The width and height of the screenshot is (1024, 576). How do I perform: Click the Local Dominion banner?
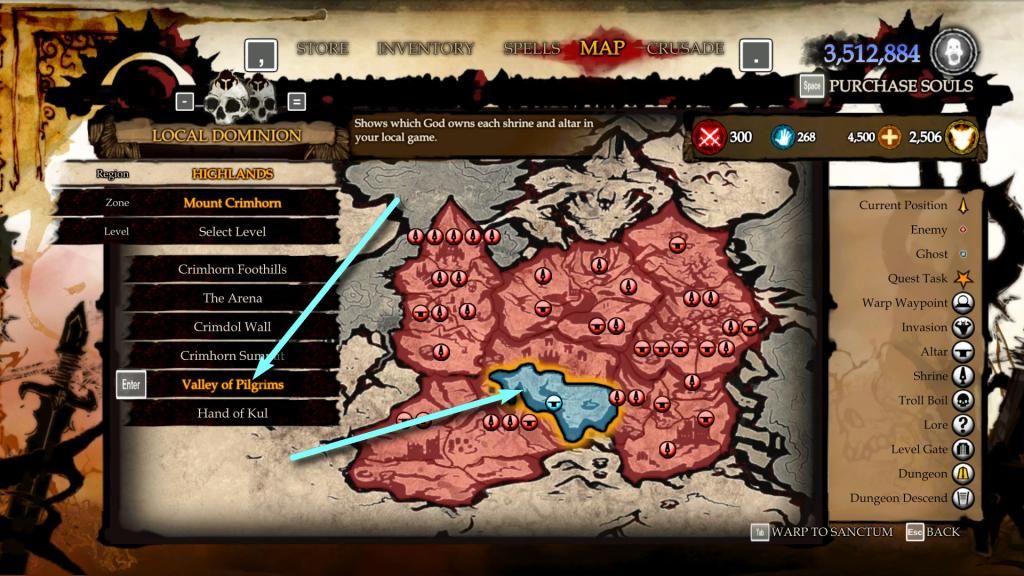pyautogui.click(x=226, y=135)
